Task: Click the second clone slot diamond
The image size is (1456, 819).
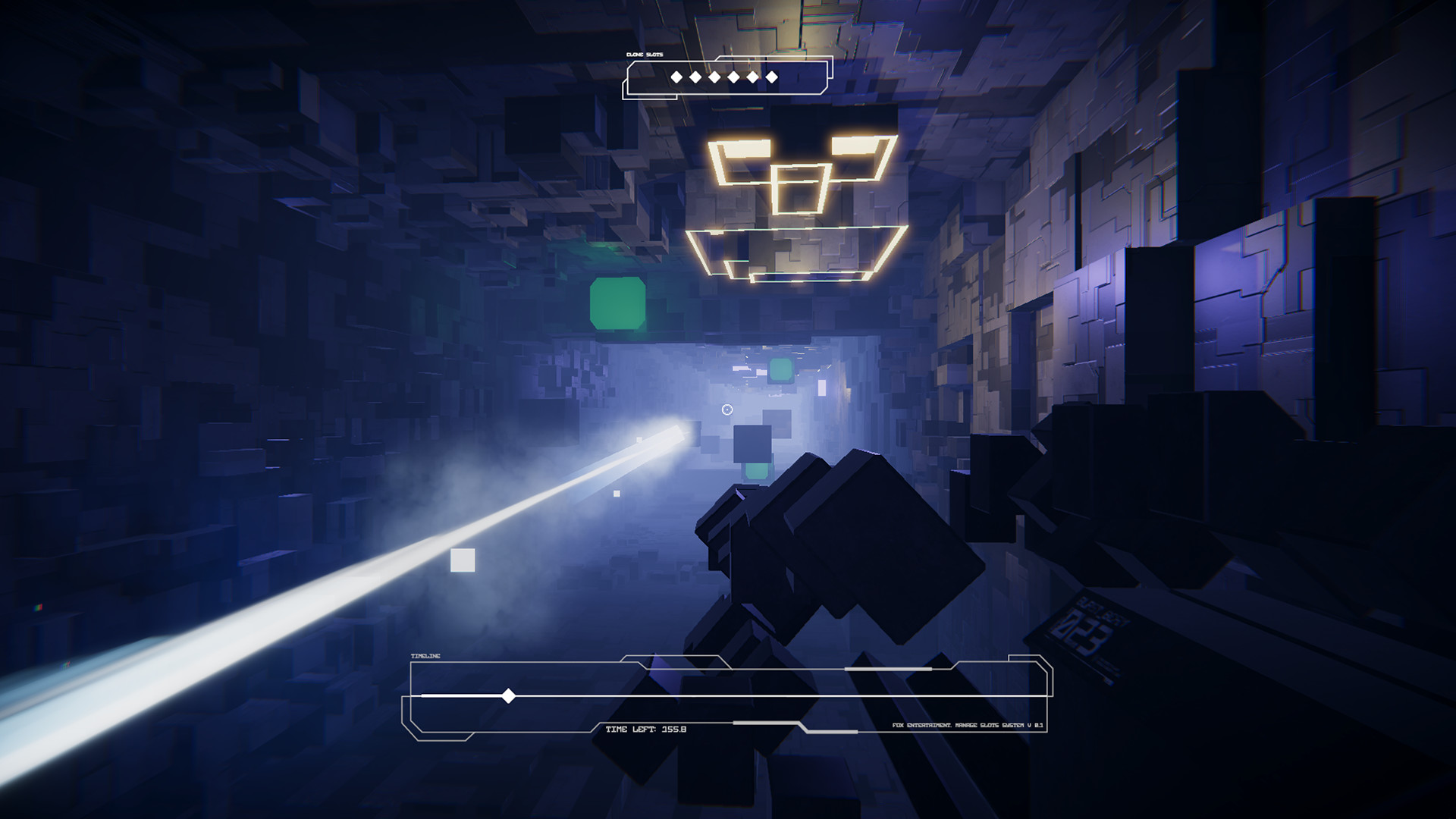Action: 695,77
